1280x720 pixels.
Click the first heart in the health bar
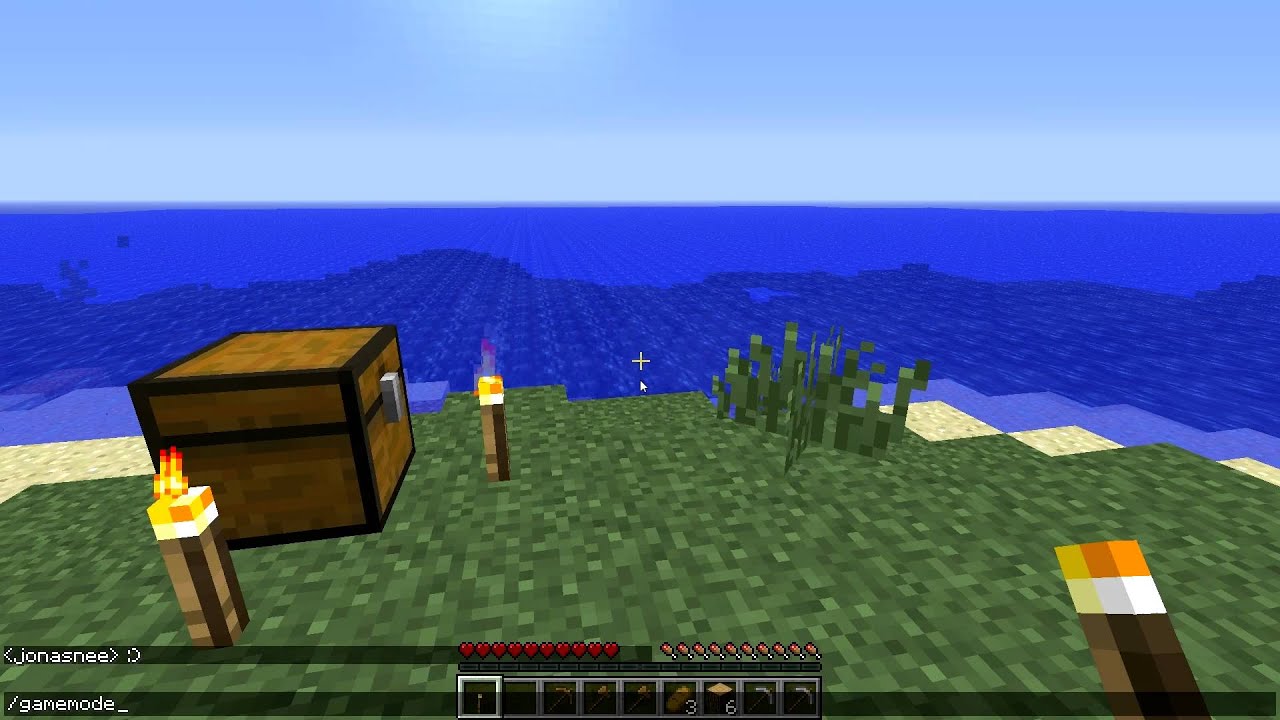point(465,648)
